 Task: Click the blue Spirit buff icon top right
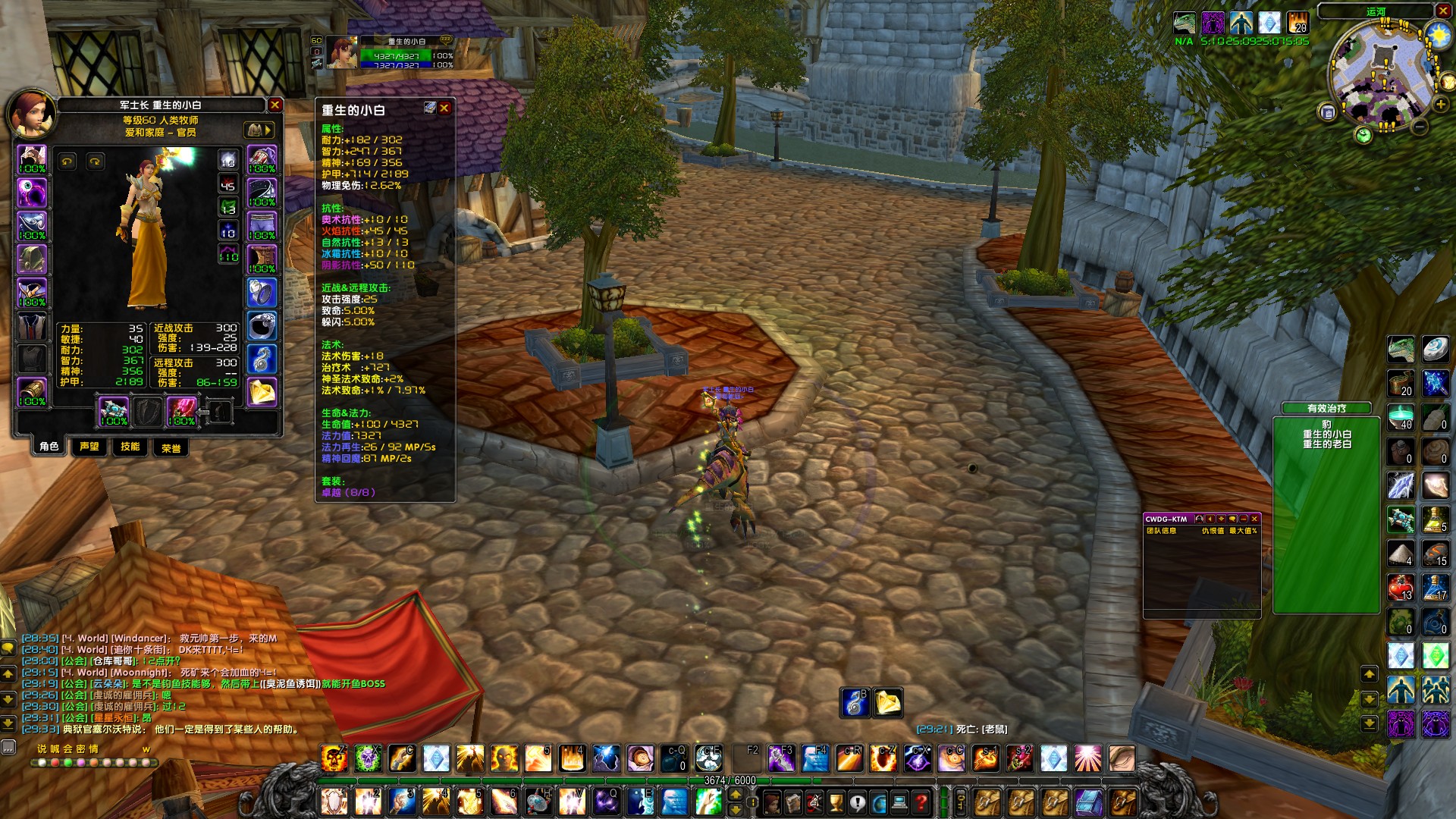[1241, 24]
